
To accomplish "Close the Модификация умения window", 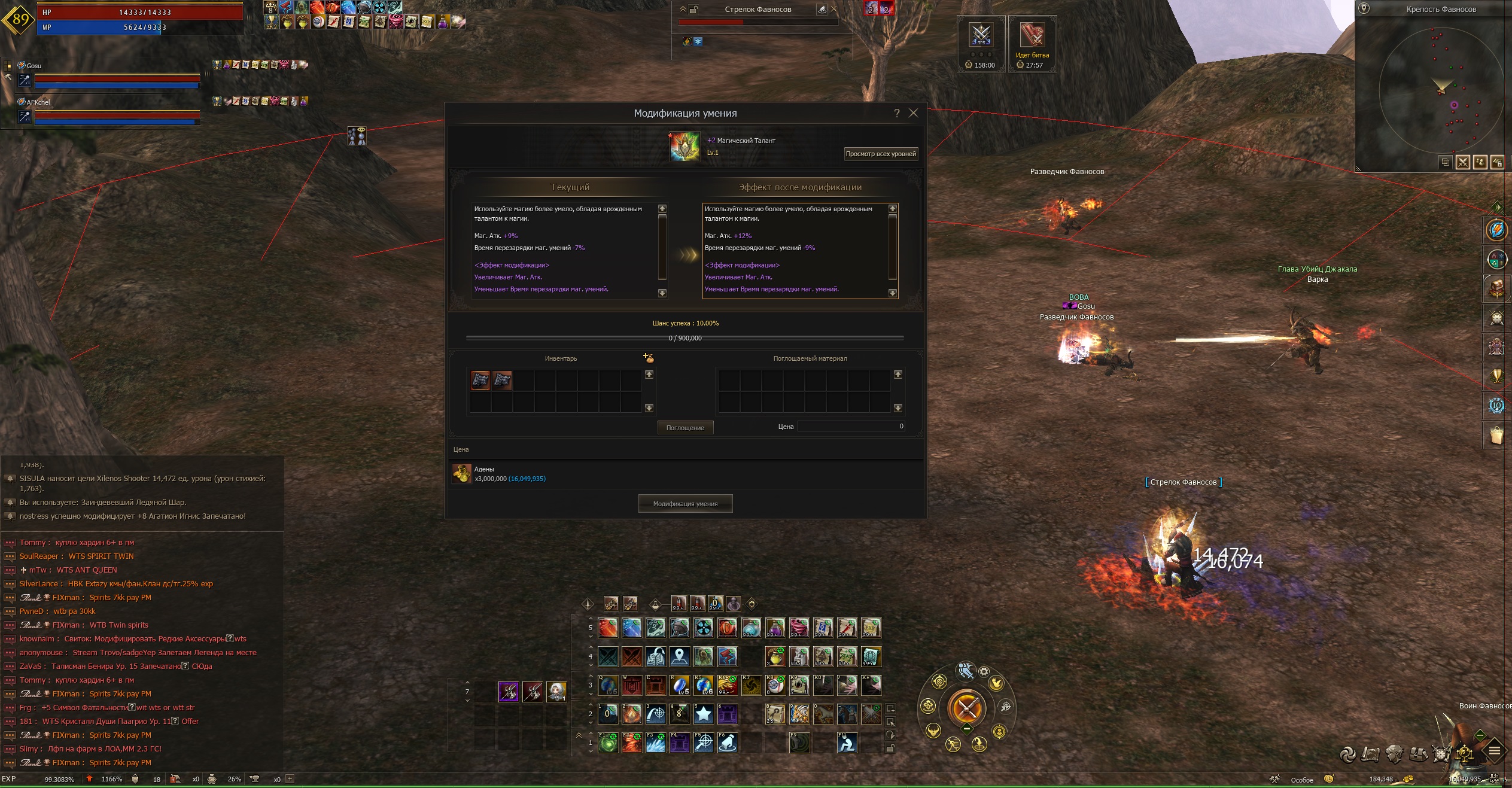I will 913,113.
